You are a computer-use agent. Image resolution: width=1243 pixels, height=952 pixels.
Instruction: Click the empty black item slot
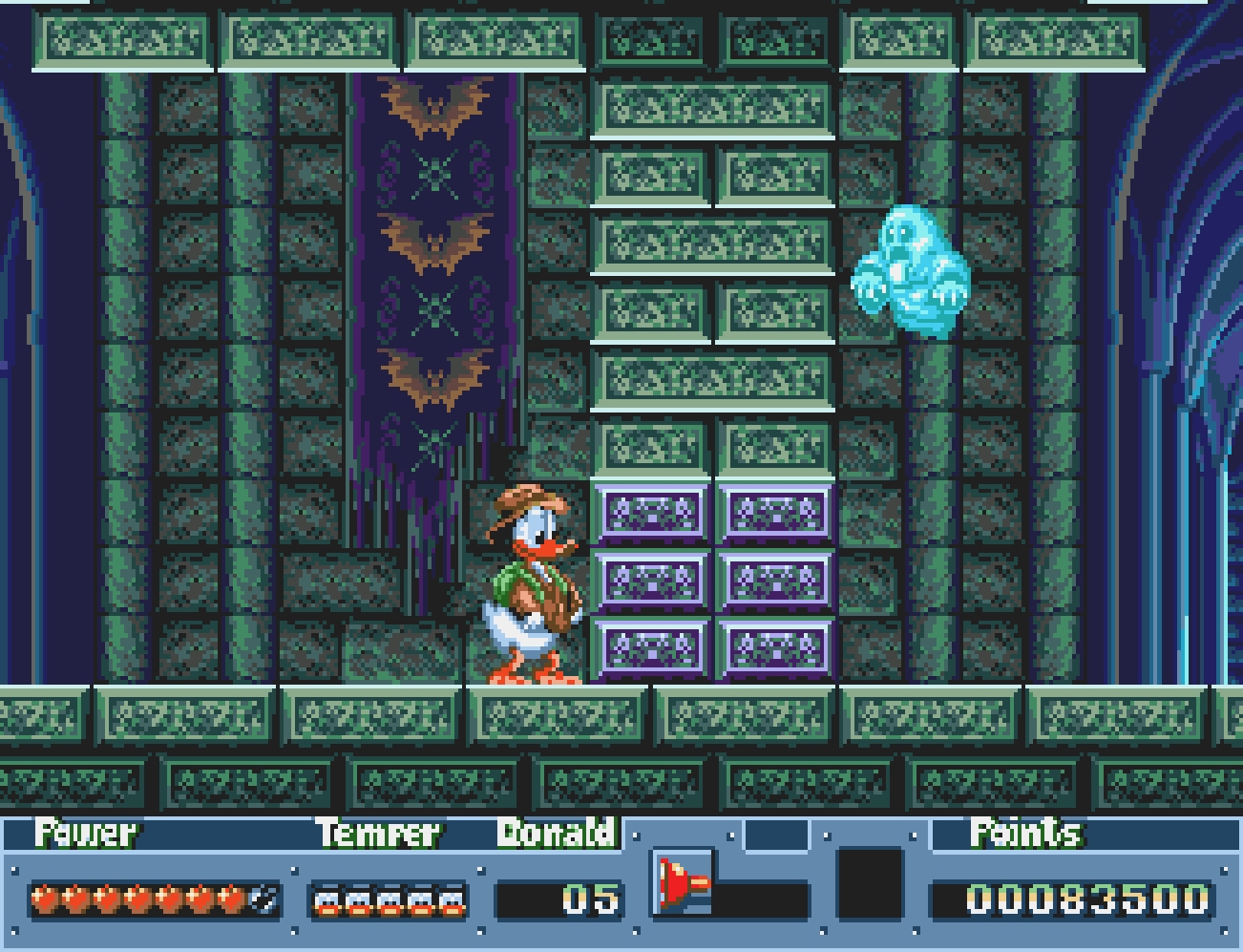click(869, 883)
